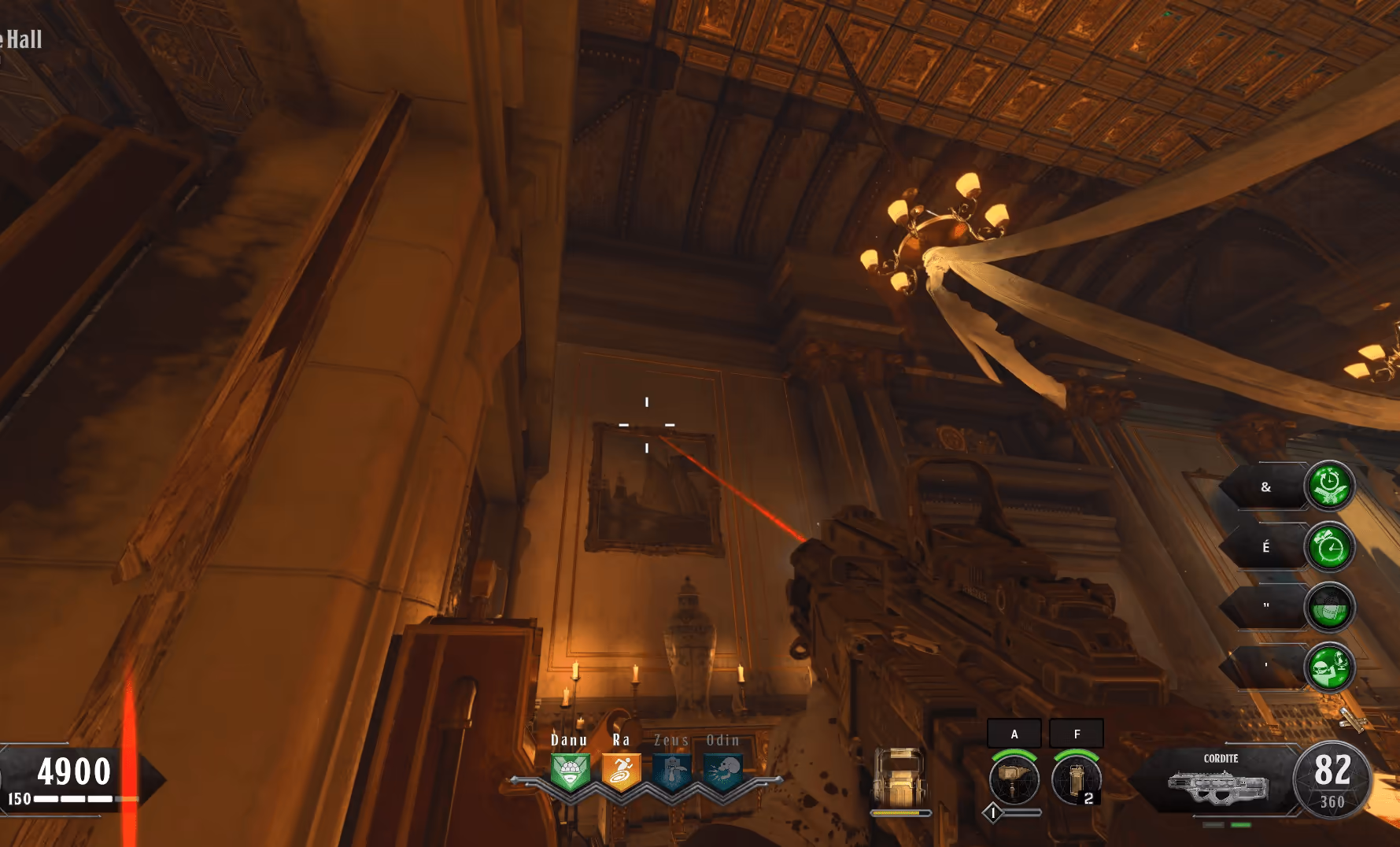The width and height of the screenshot is (1400, 847).
Task: Click the dimmed Odin skull perk badge
Action: coord(722,771)
